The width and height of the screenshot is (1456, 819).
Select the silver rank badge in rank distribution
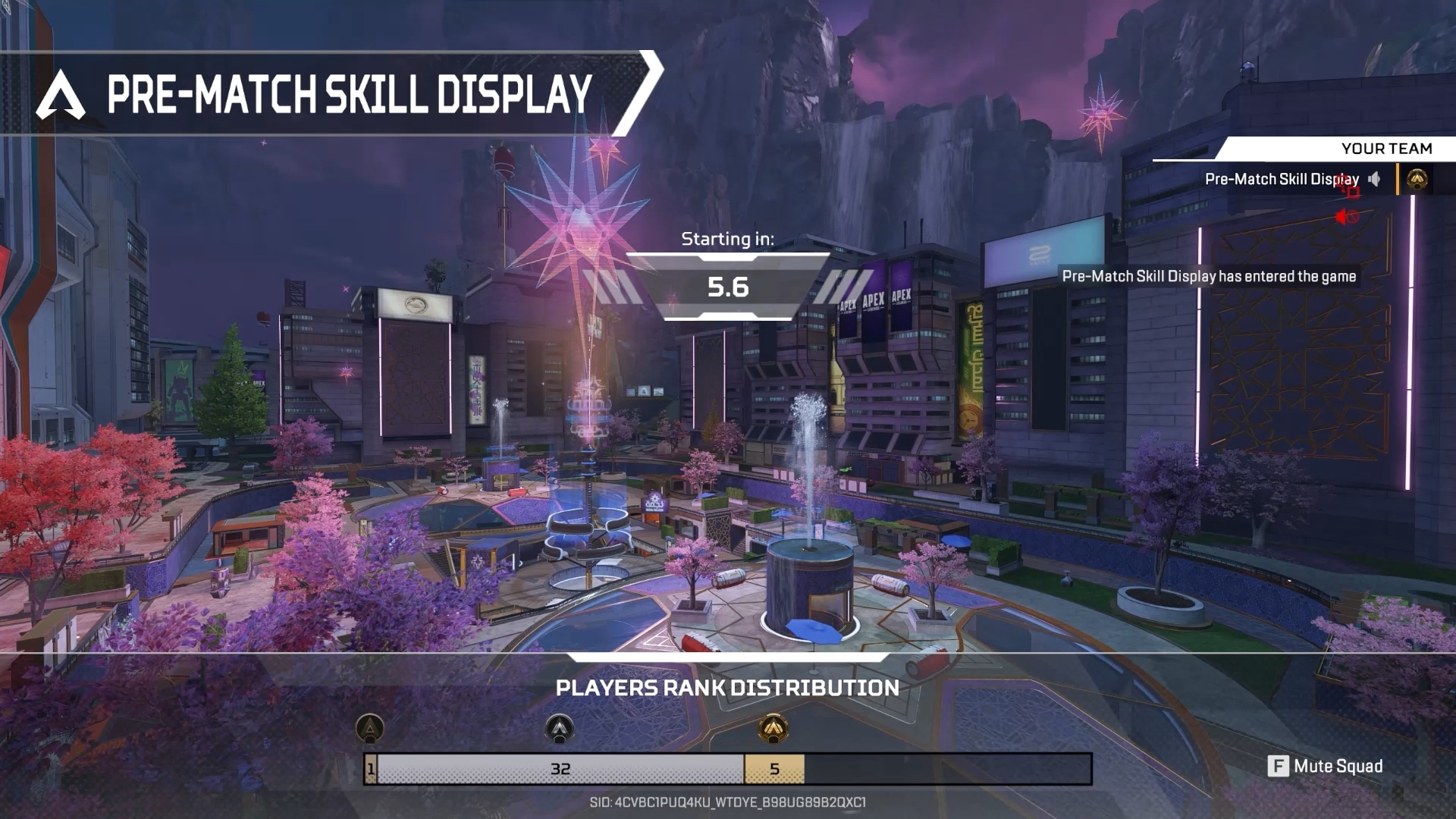(560, 729)
